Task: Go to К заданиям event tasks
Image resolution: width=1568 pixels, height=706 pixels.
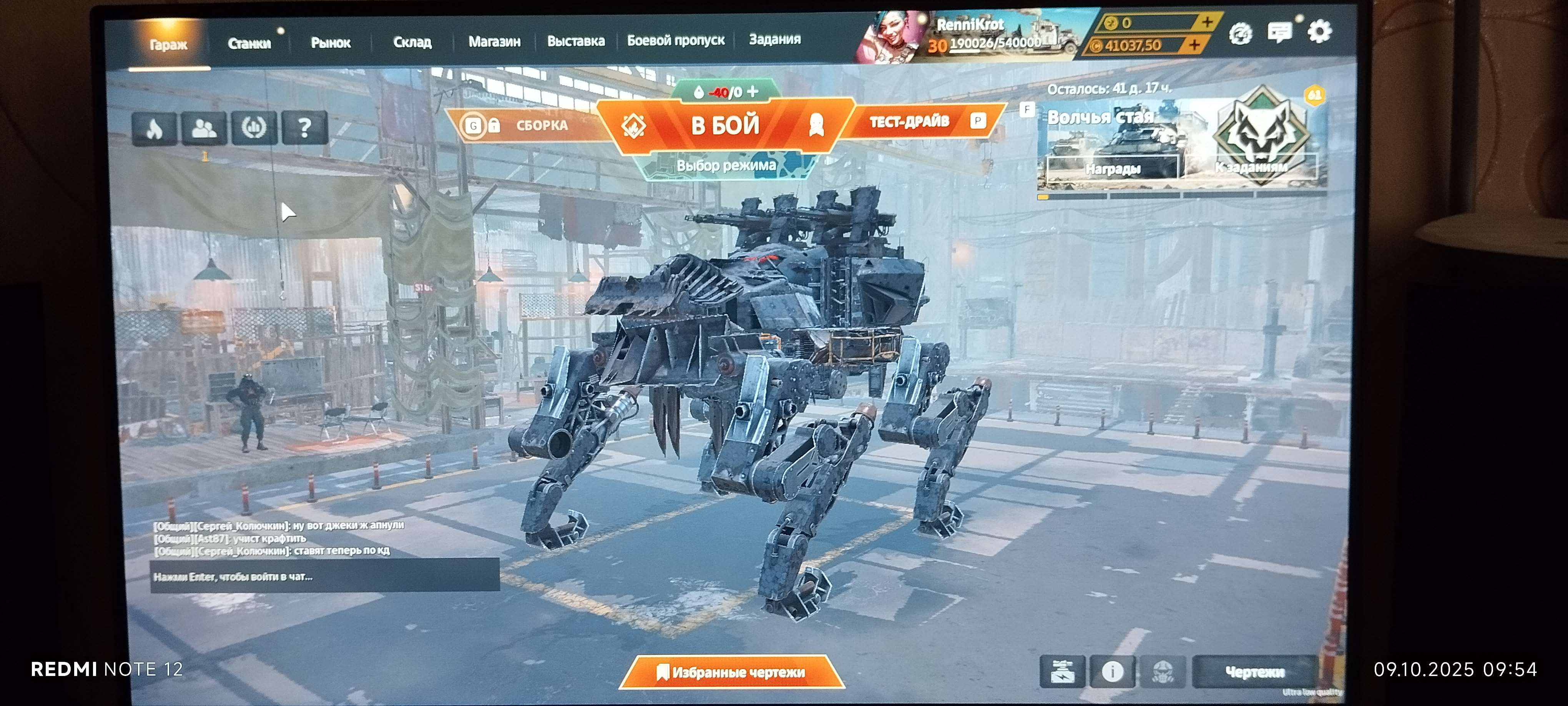Action: (x=1251, y=167)
